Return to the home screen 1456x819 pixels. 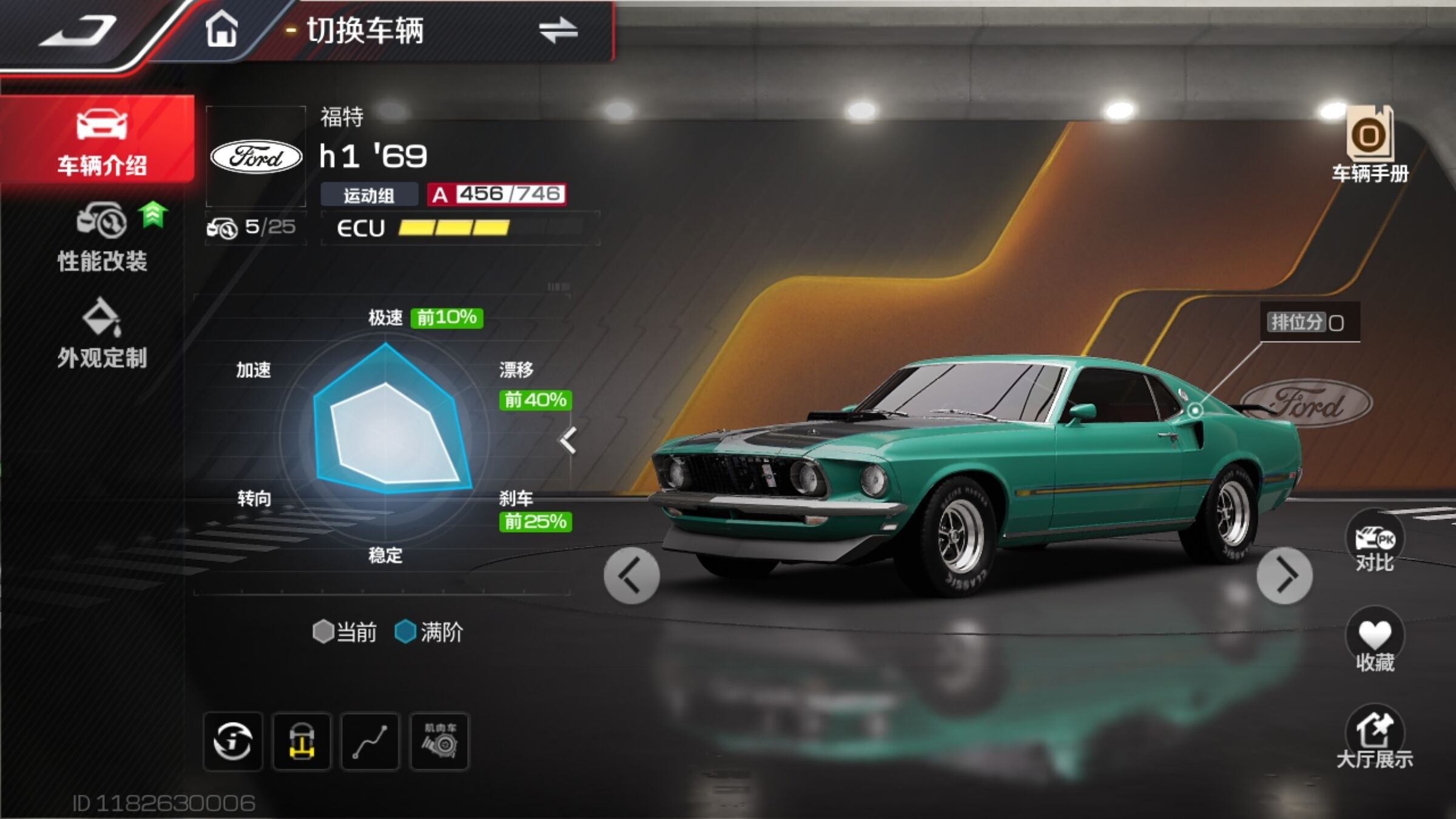221,30
